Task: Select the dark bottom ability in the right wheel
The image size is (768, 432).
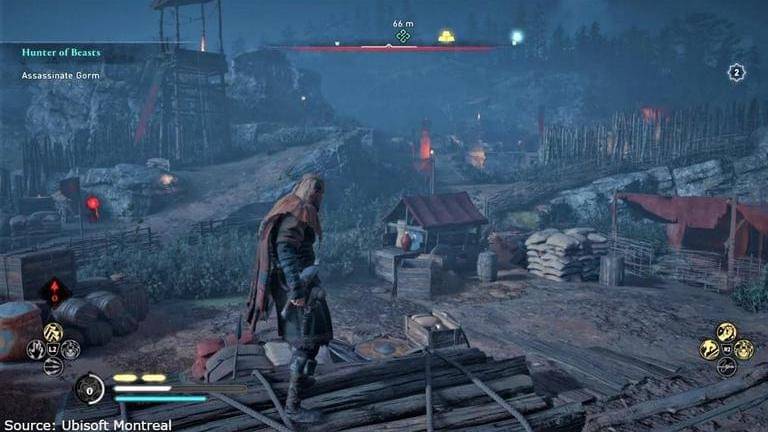Action: coord(726,366)
